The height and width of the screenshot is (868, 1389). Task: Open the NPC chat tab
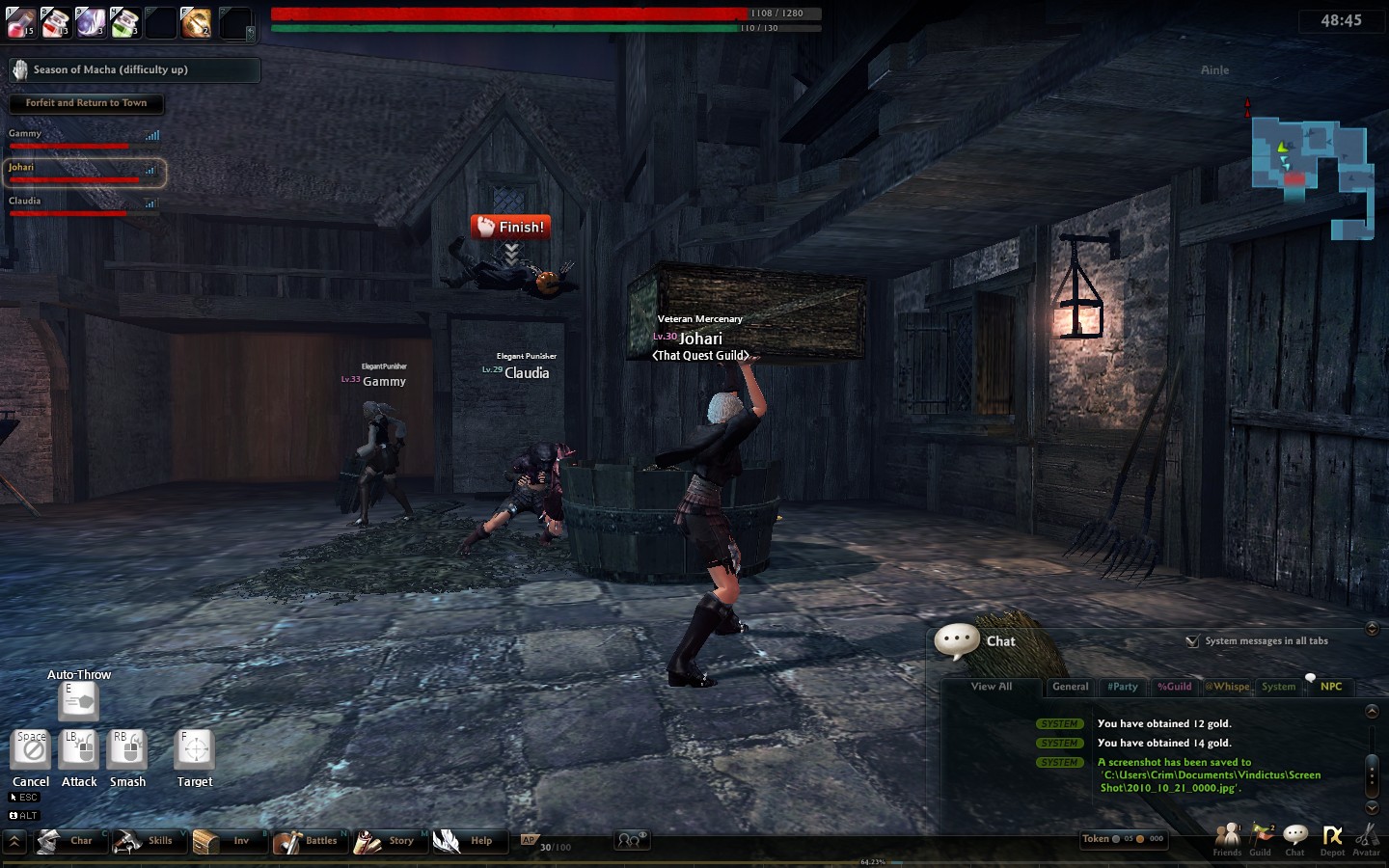click(x=1331, y=687)
